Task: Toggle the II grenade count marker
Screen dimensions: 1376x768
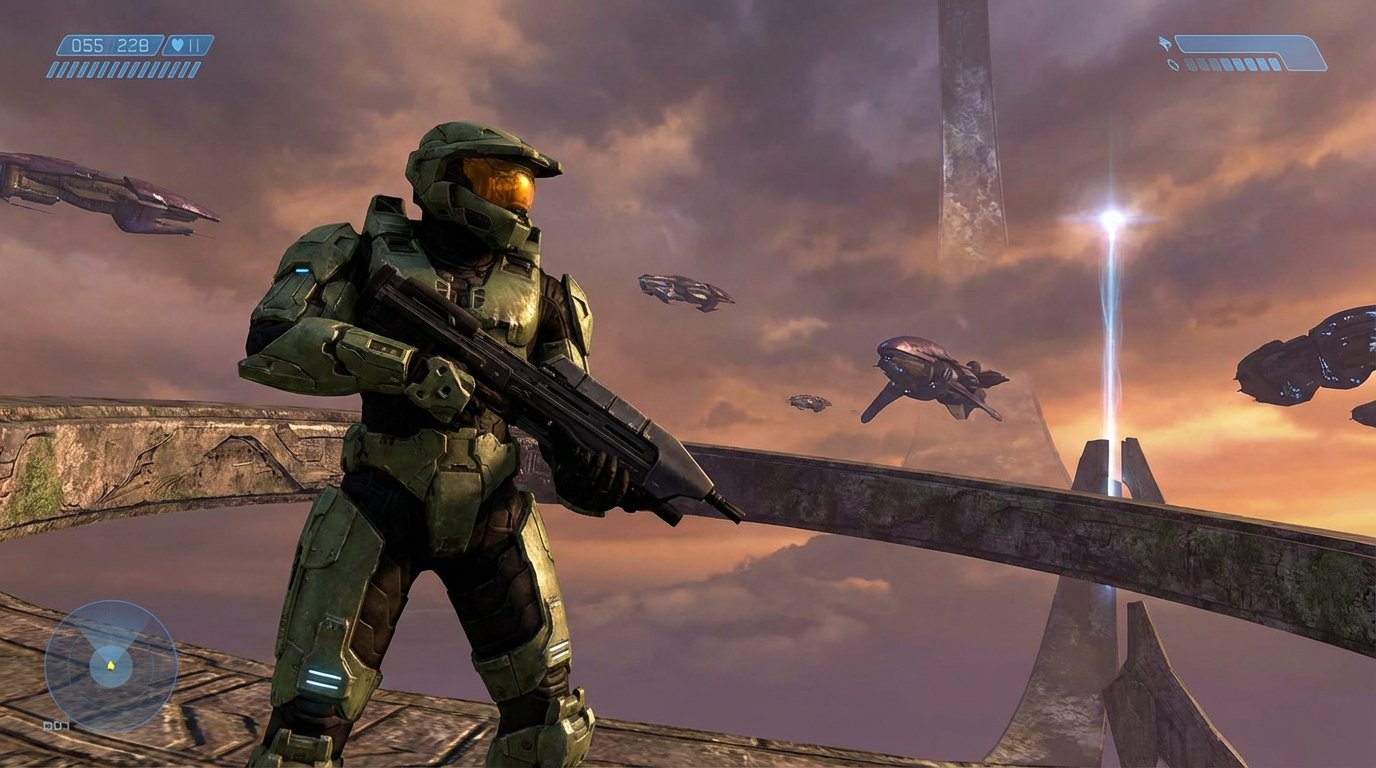Action: tap(192, 44)
